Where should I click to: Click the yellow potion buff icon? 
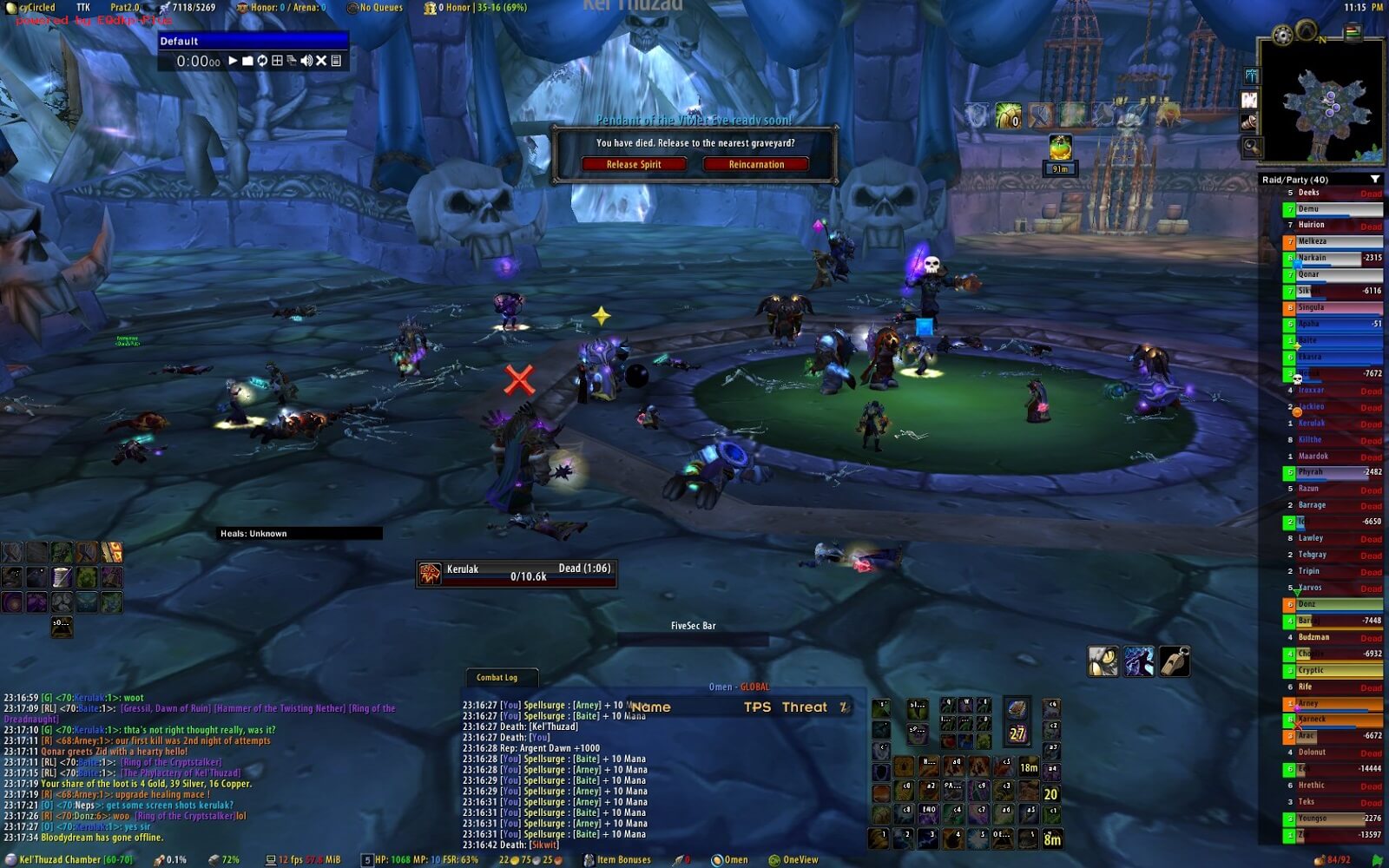tap(1060, 148)
